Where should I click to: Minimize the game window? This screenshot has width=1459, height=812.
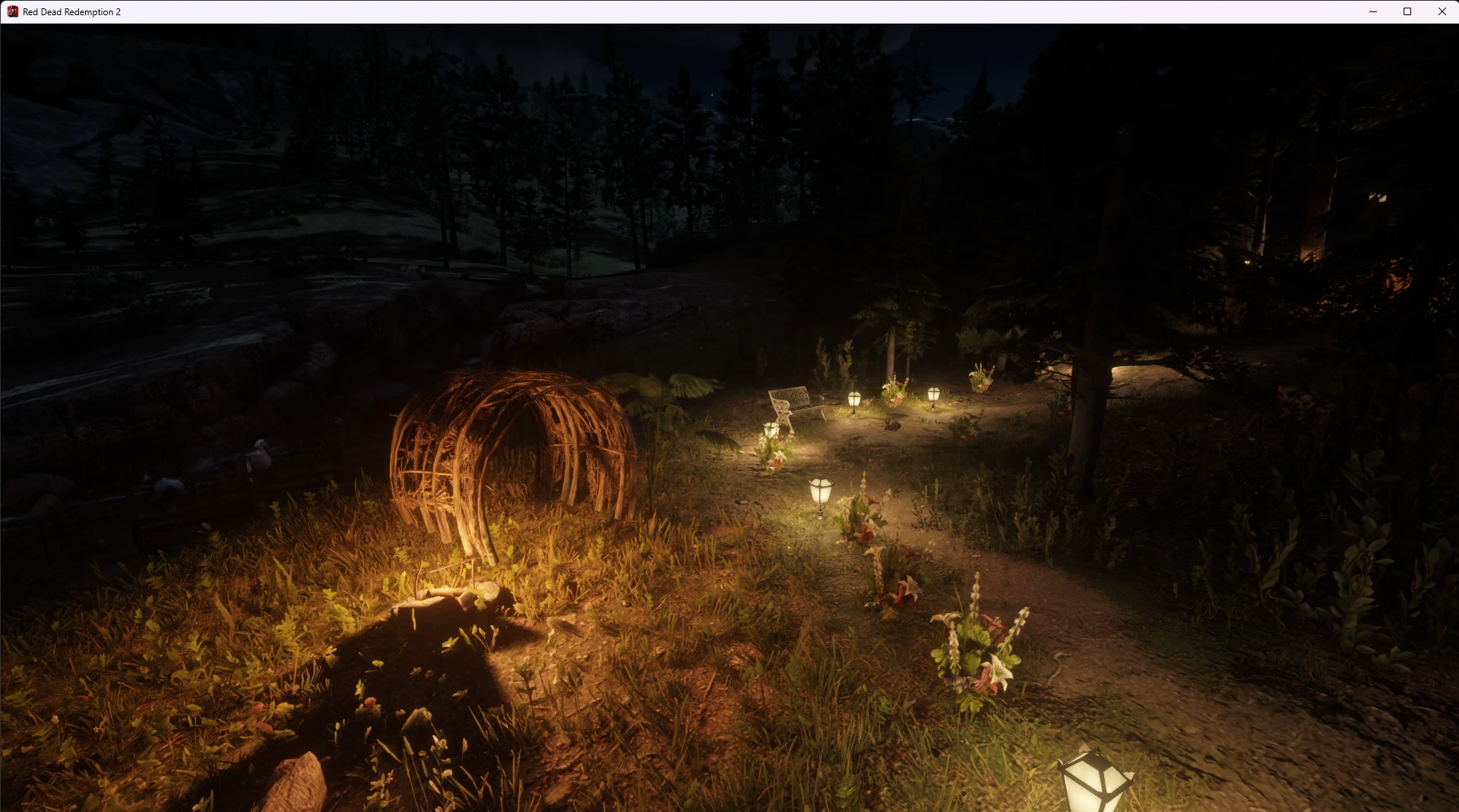click(1373, 11)
